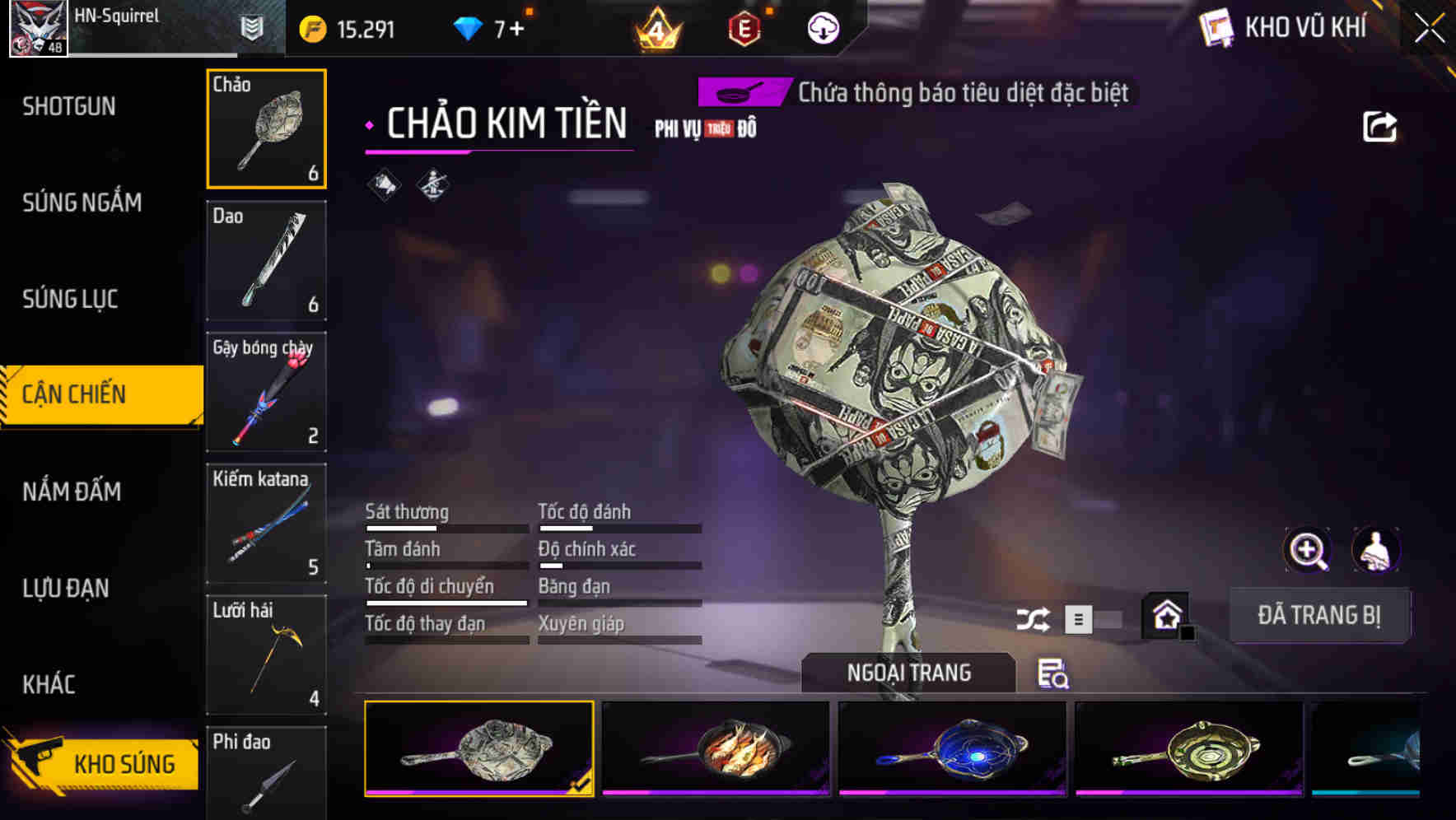Toggle the random skin shuffle icon
1456x820 pixels.
[x=1033, y=619]
